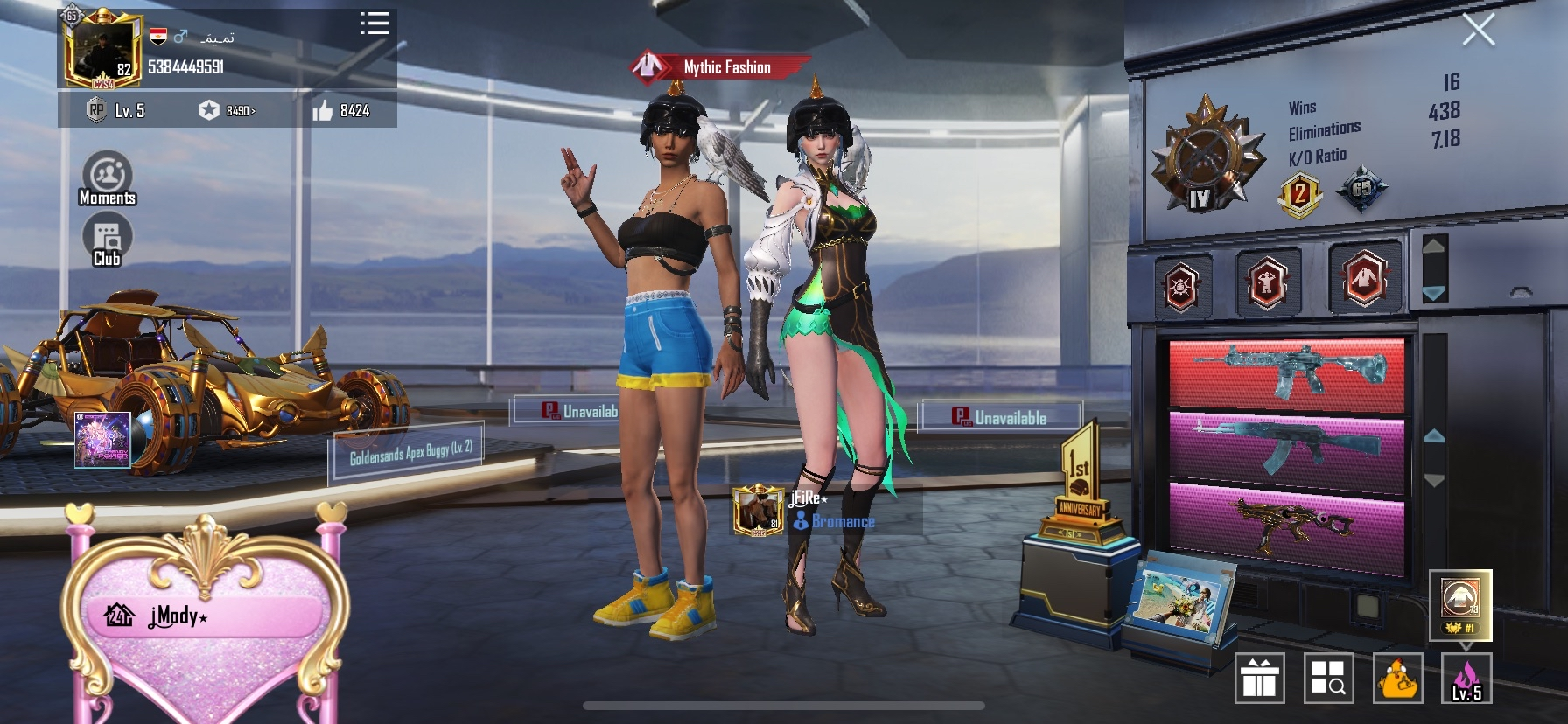Open the gift box icon
The width and height of the screenshot is (1568, 724).
click(x=1259, y=678)
